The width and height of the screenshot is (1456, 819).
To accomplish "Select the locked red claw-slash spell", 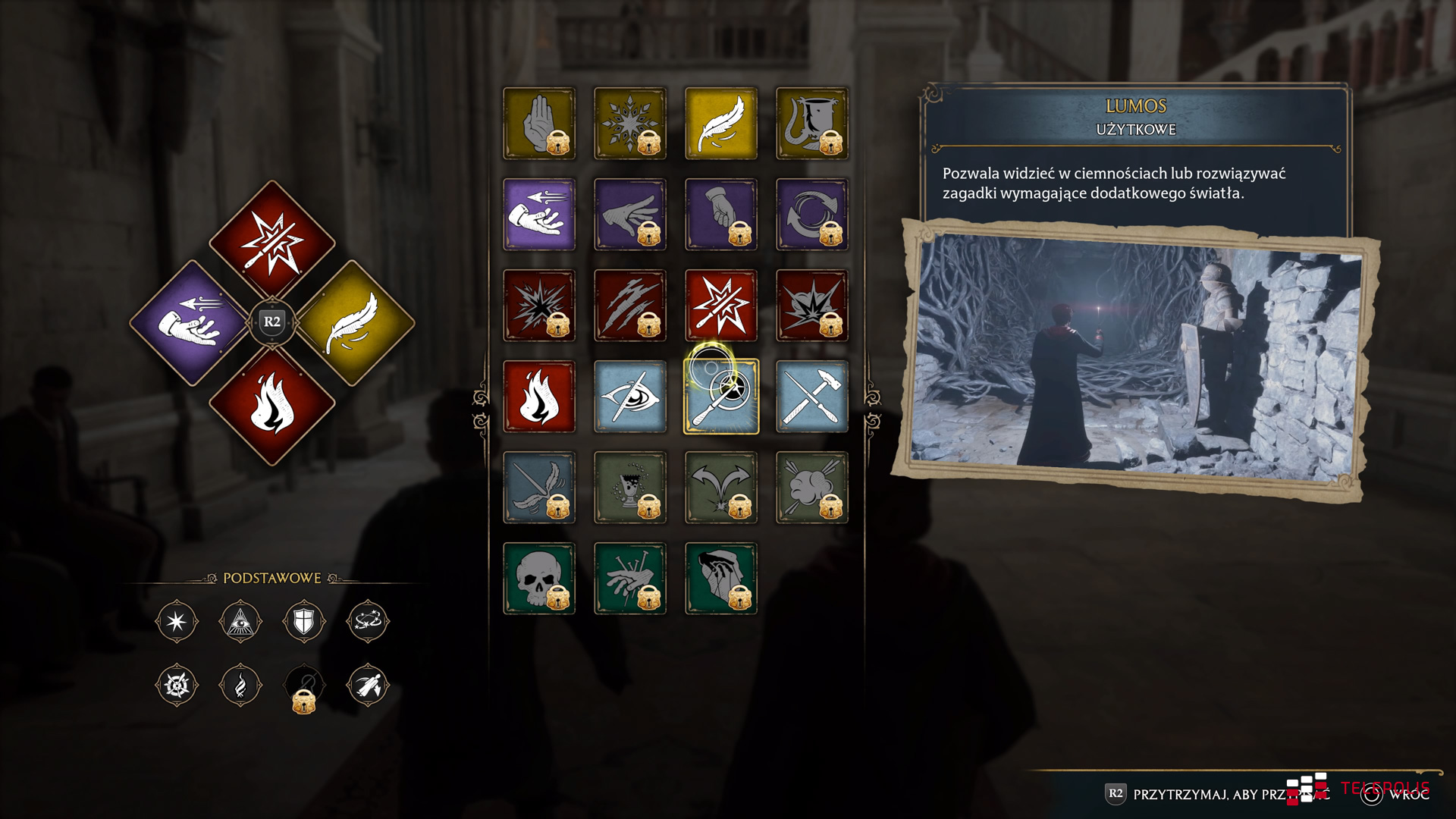I will pos(629,306).
